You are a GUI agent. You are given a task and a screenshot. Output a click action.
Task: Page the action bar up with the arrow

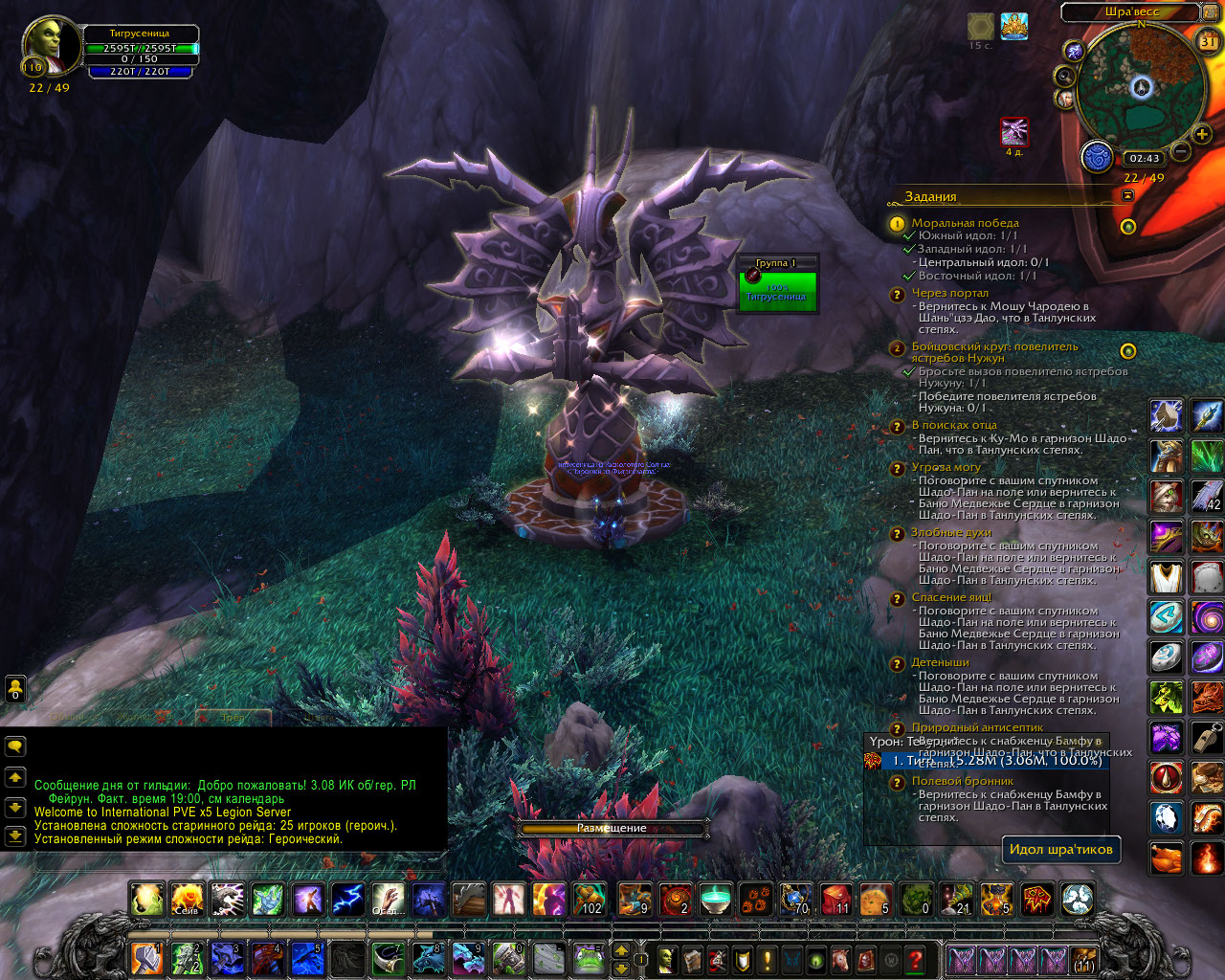621,950
